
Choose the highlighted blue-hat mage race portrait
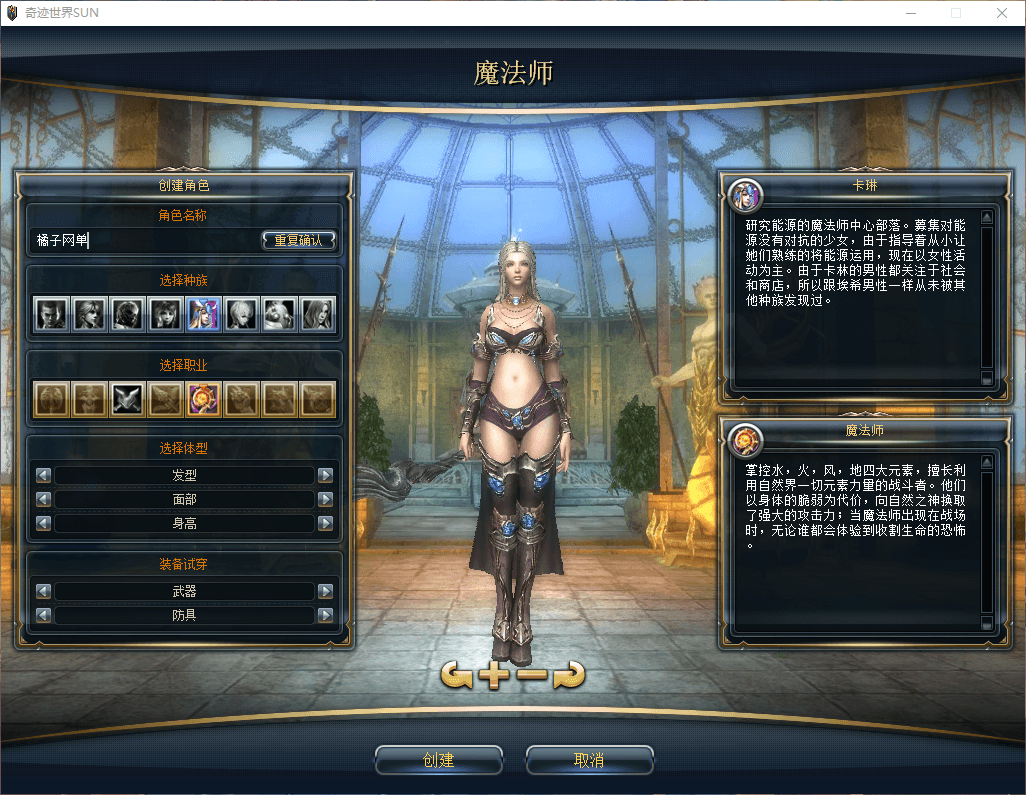coord(203,314)
